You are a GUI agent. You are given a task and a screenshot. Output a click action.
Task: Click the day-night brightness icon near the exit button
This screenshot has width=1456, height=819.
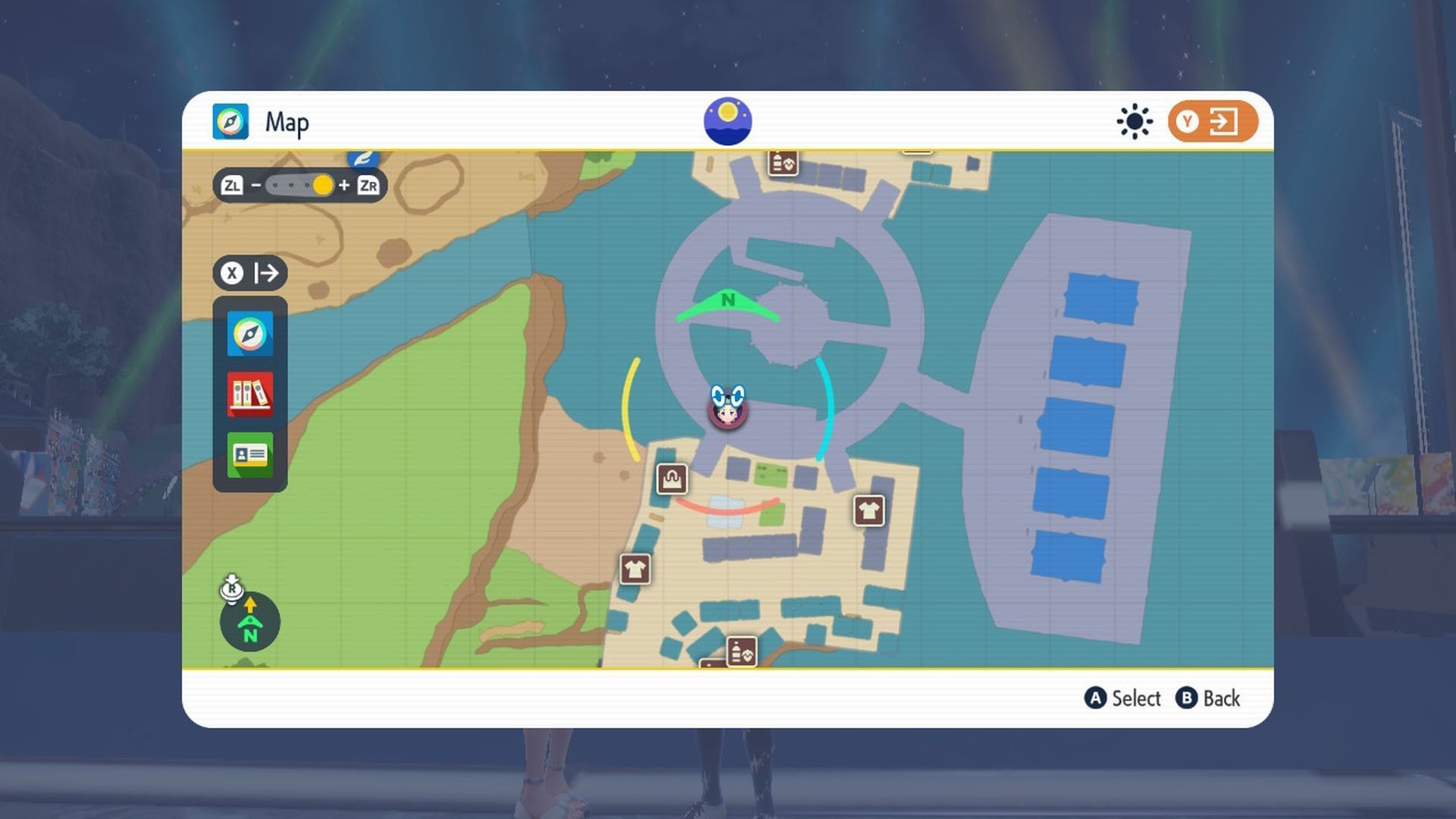1133,121
